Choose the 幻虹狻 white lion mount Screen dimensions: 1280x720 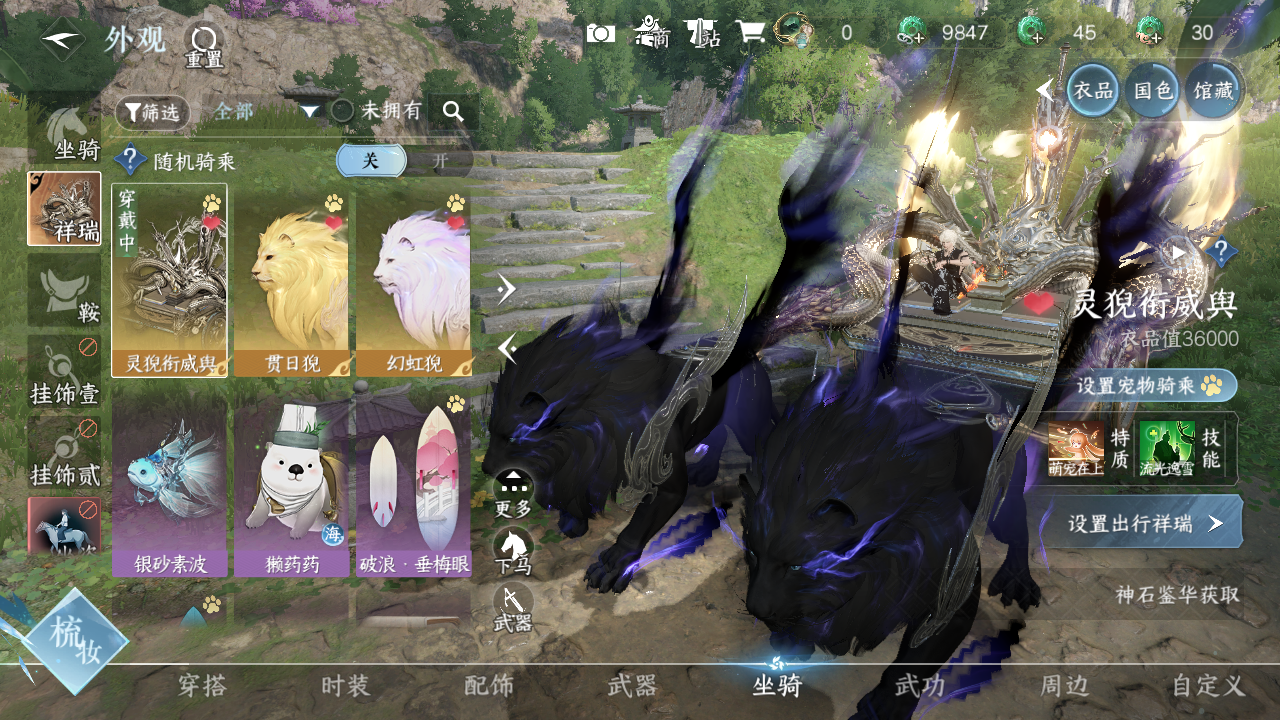pos(413,280)
